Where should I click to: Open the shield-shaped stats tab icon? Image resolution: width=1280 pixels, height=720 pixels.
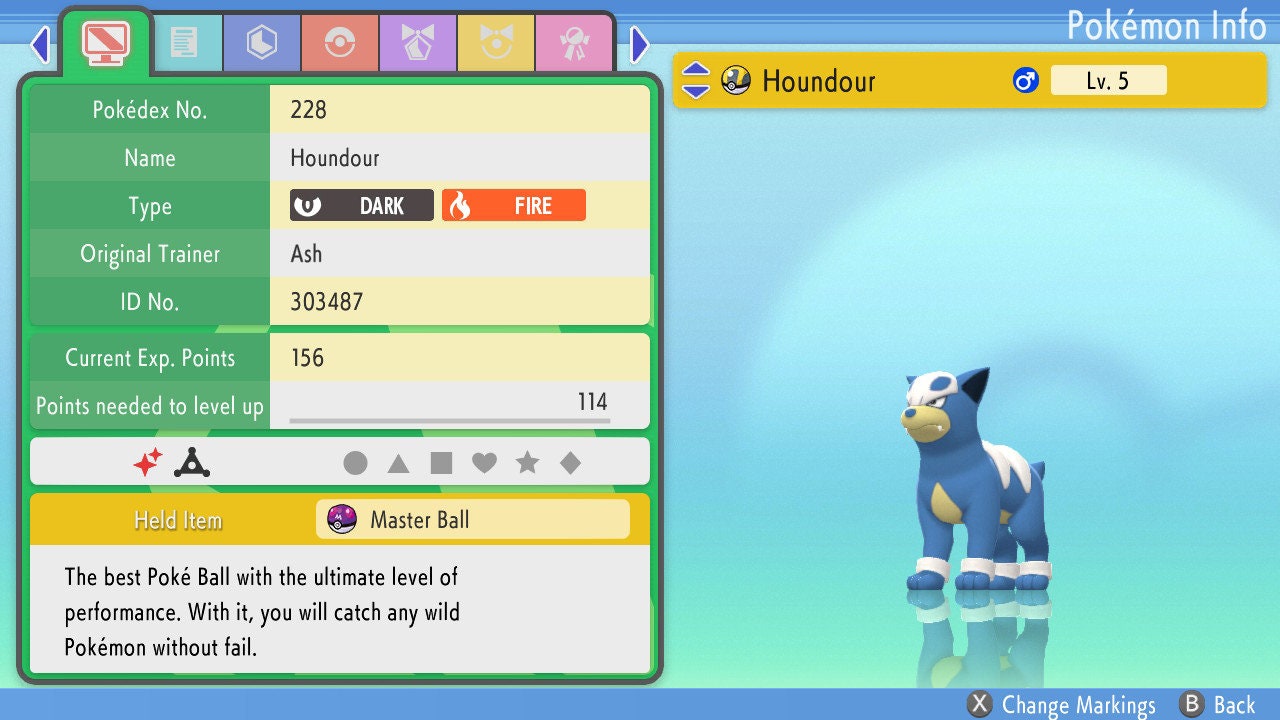[261, 43]
